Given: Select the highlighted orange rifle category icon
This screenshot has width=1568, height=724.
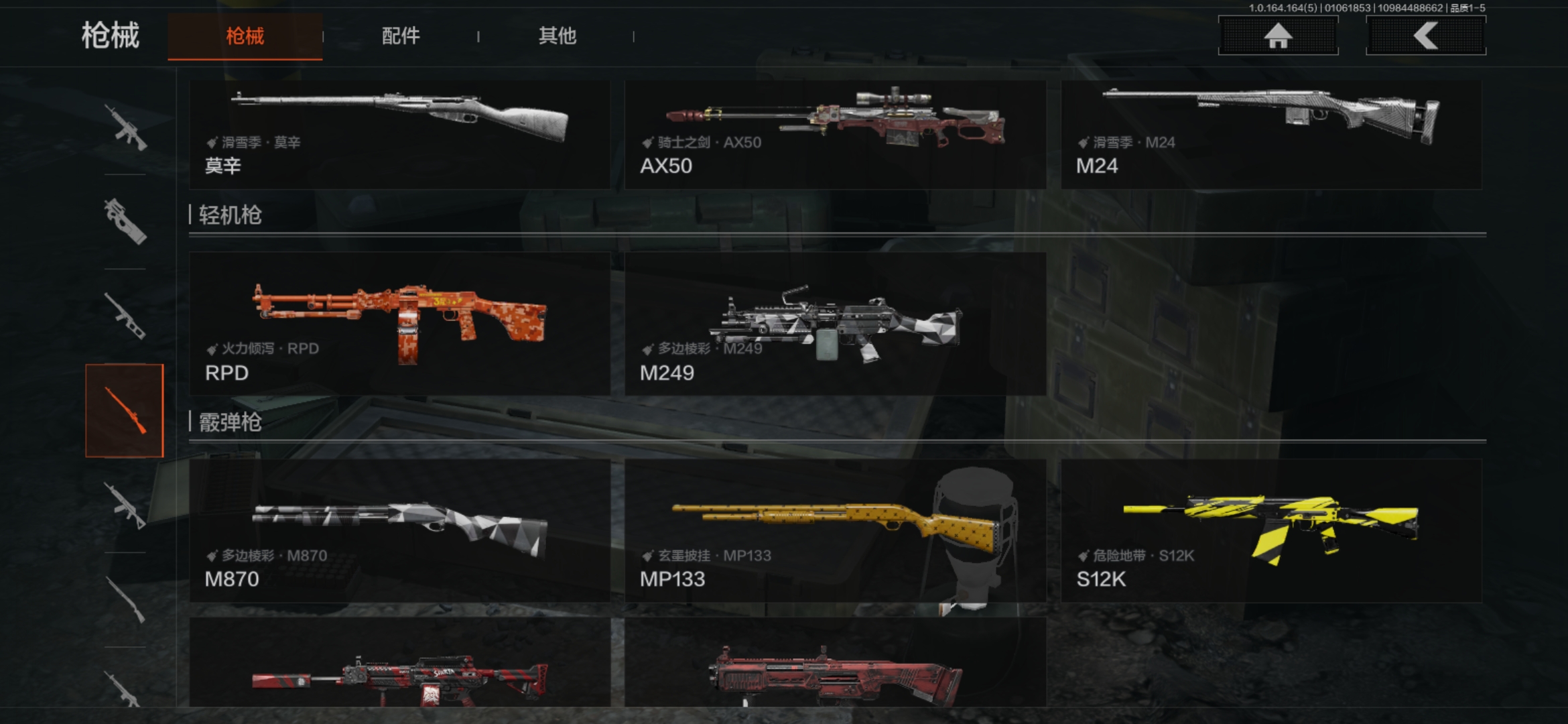Looking at the screenshot, I should pyautogui.click(x=125, y=410).
